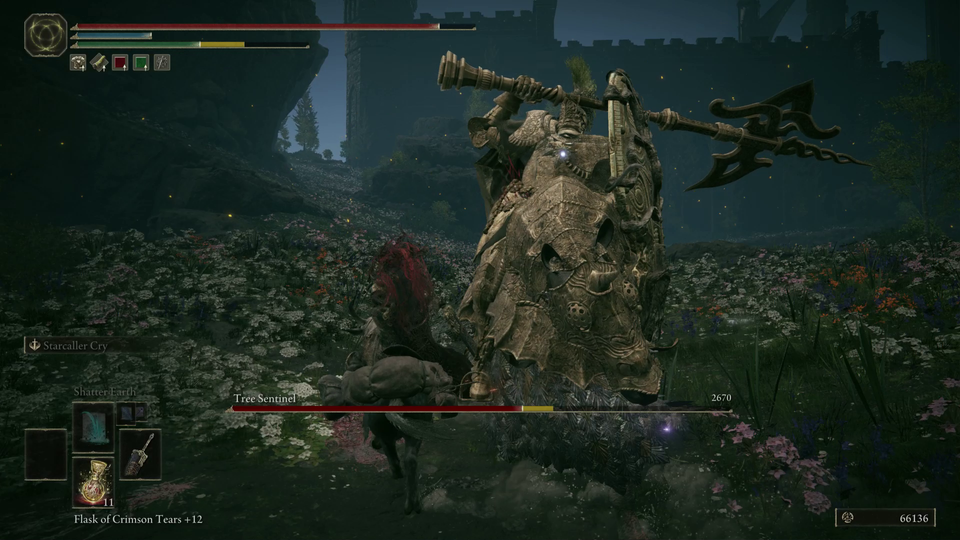The height and width of the screenshot is (540, 960).
Task: Select the Shatter Earth spell slot
Action: [x=93, y=427]
